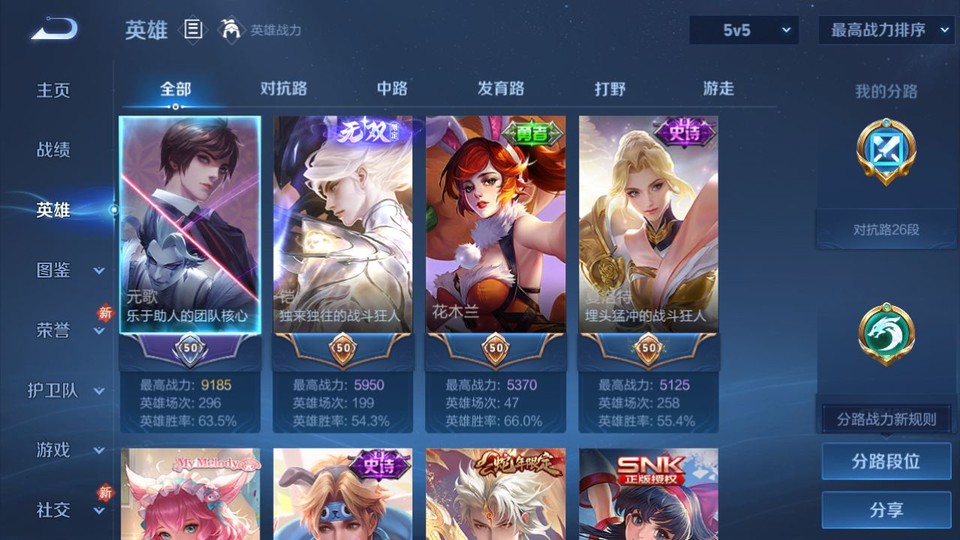
Task: Open the 主页 sidebar entry
Action: coord(54,90)
